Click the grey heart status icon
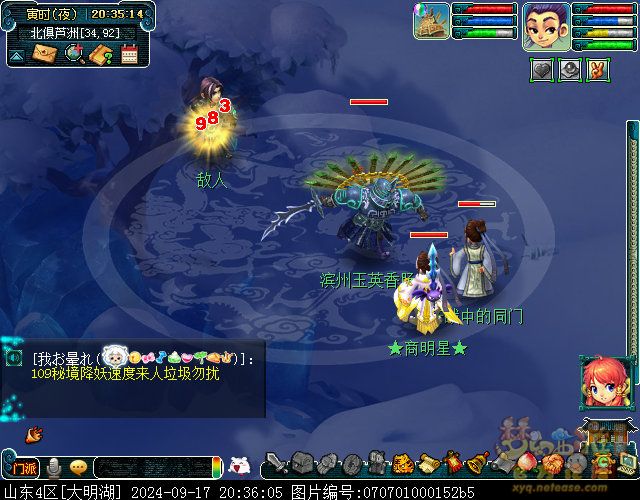This screenshot has height=500, width=640. click(541, 69)
